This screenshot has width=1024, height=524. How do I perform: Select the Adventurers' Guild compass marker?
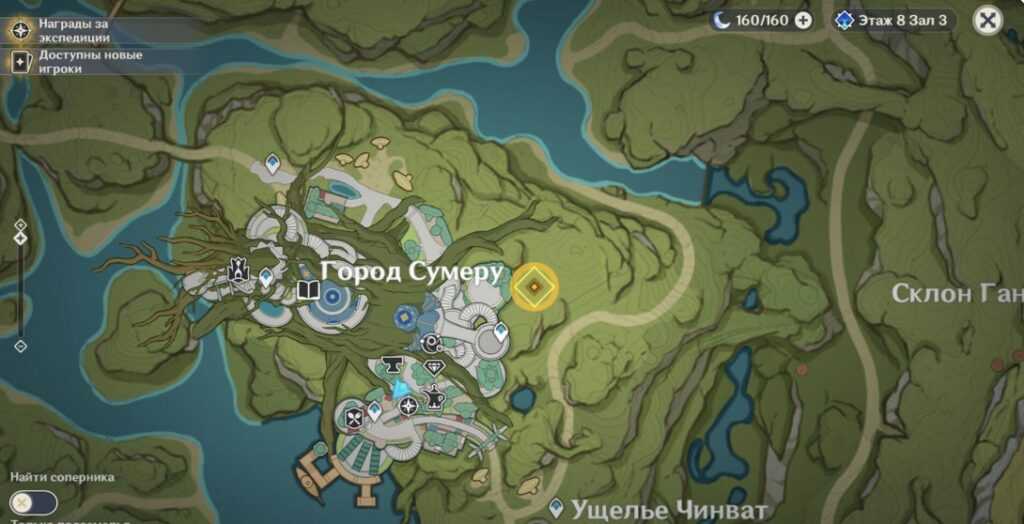(408, 406)
